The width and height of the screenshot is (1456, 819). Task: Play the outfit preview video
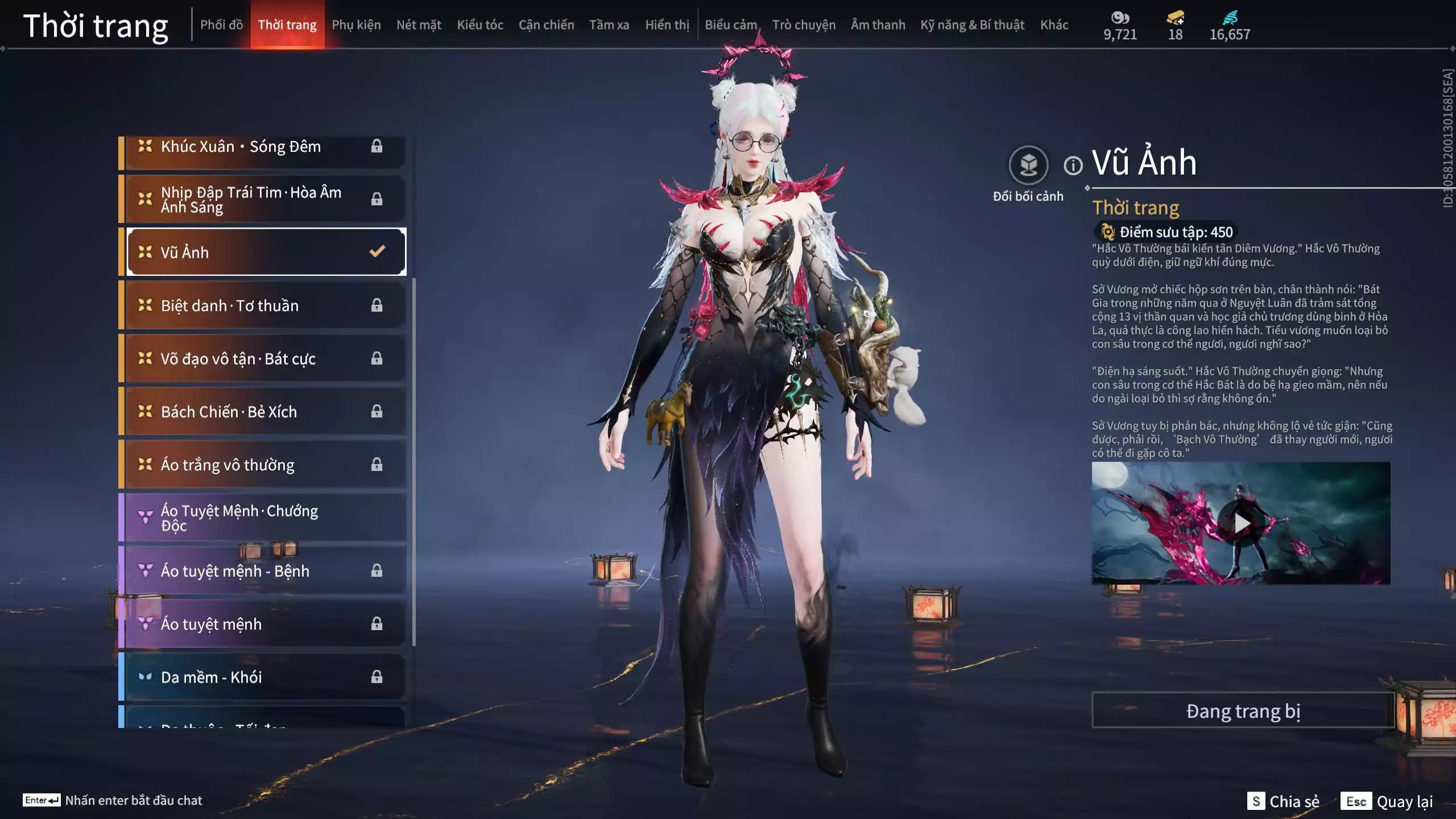[1241, 523]
